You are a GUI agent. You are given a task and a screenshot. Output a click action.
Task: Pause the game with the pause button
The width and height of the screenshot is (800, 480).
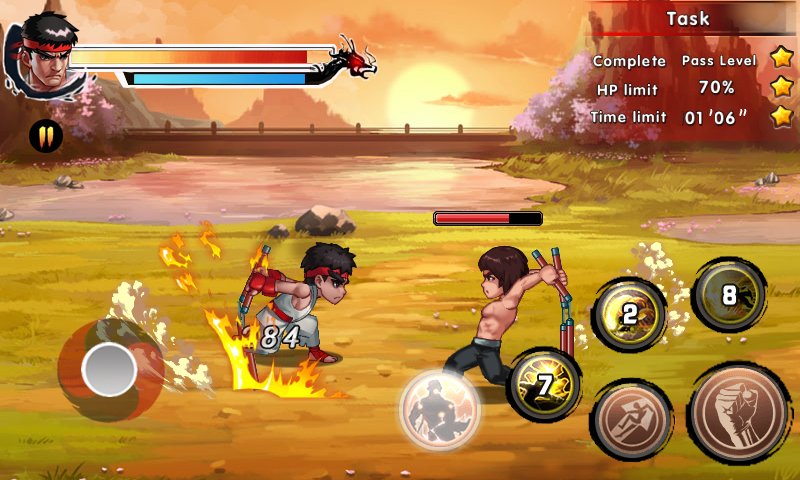point(46,135)
